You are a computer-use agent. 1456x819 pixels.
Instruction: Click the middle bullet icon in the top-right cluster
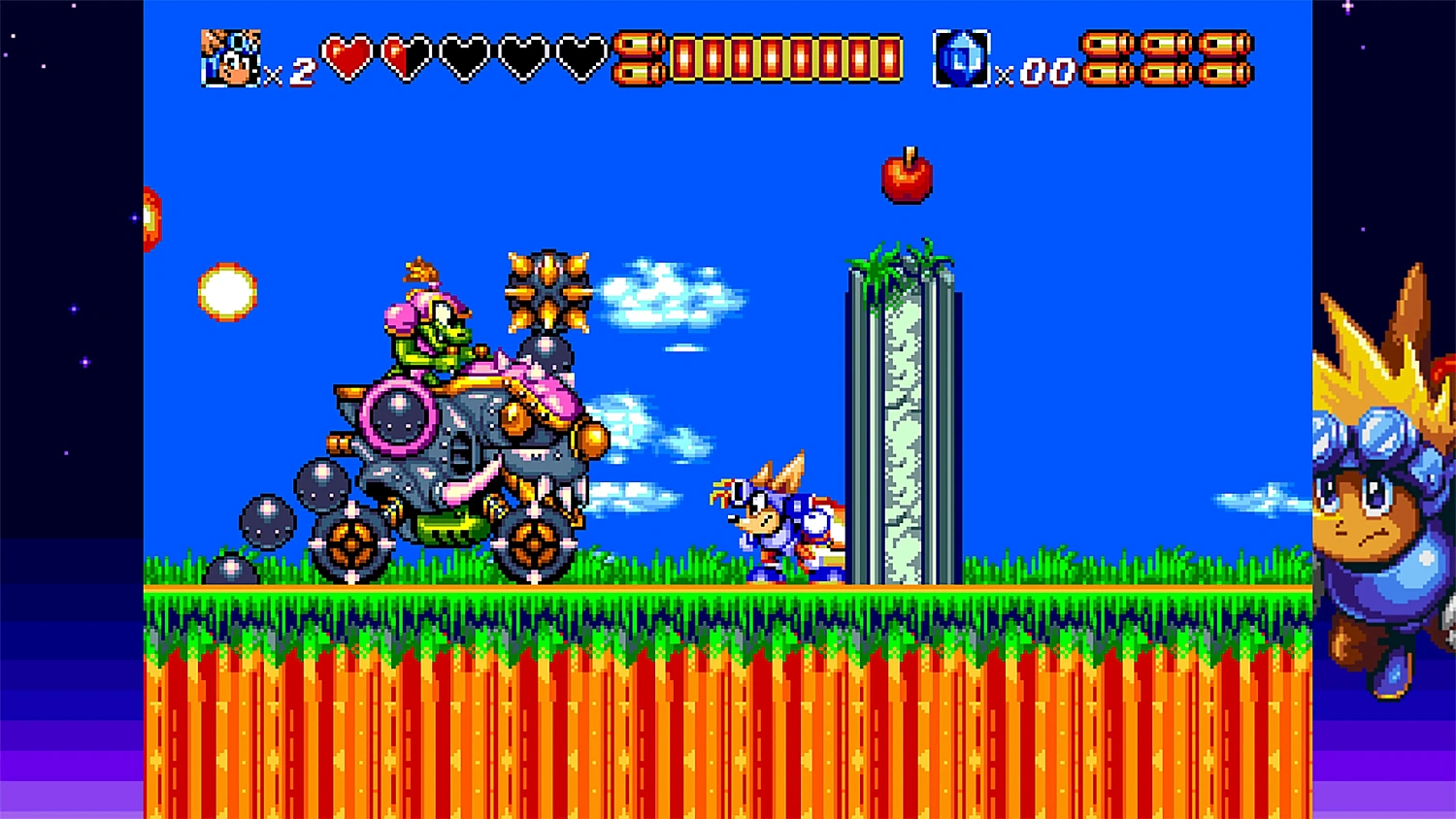click(1165, 60)
